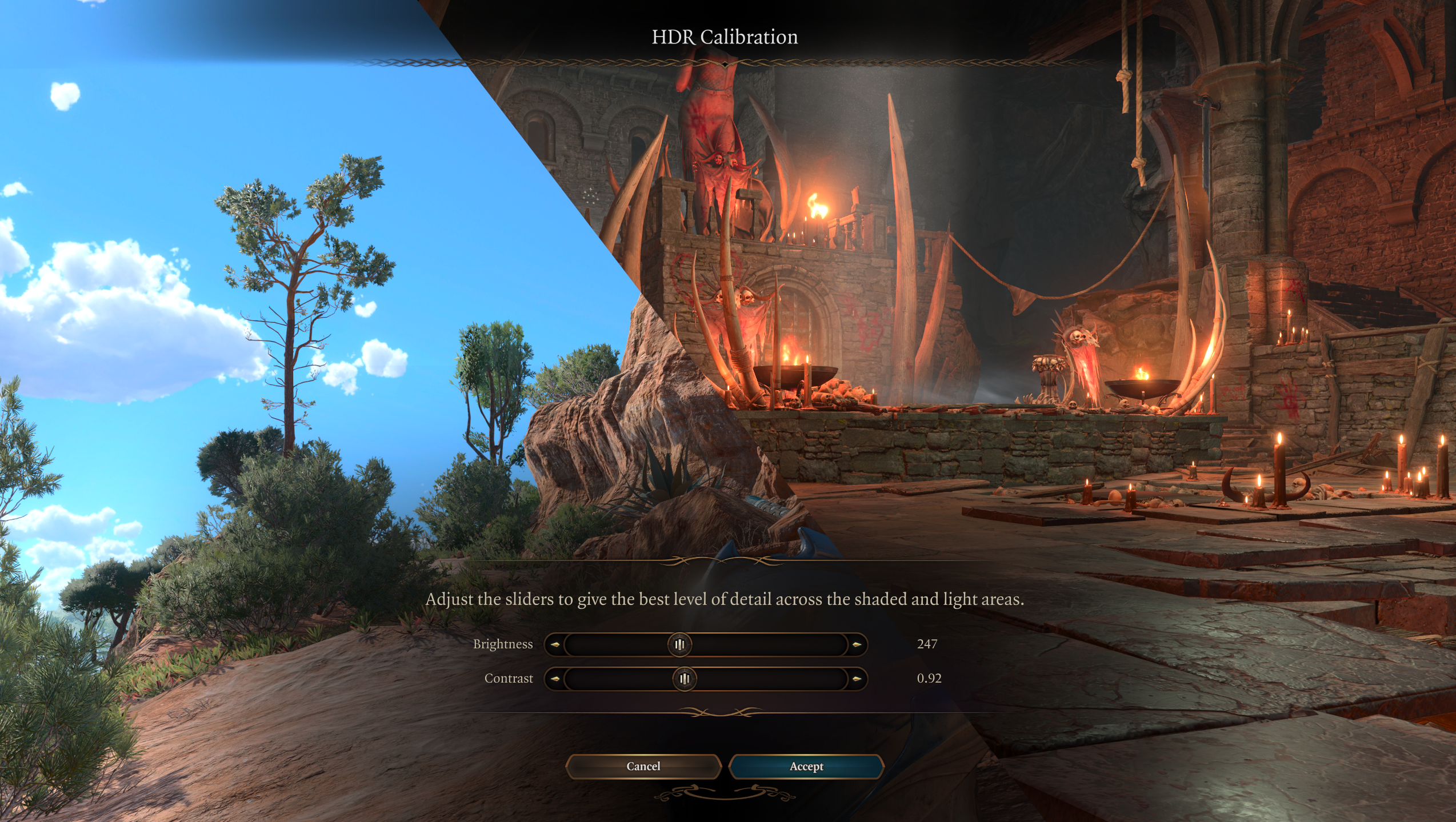The image size is (1456, 822).
Task: Raise Contrast using its right arrow
Action: pyautogui.click(x=857, y=679)
